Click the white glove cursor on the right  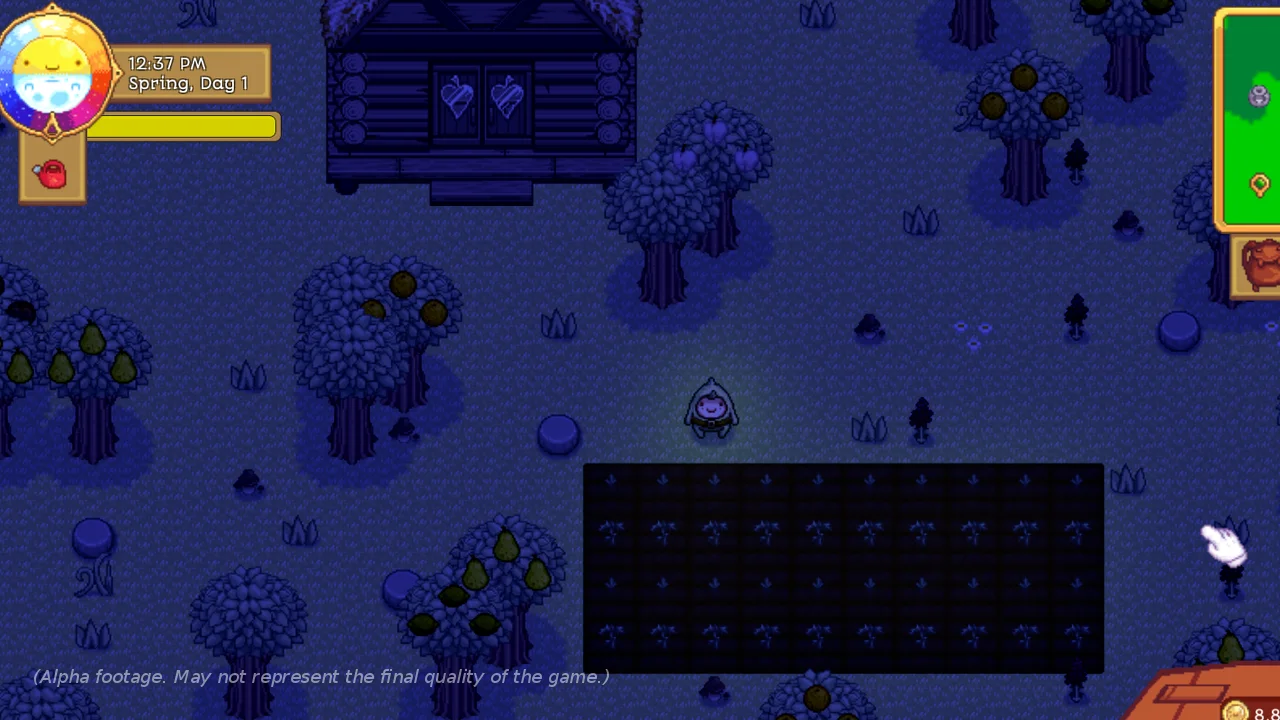[1222, 545]
